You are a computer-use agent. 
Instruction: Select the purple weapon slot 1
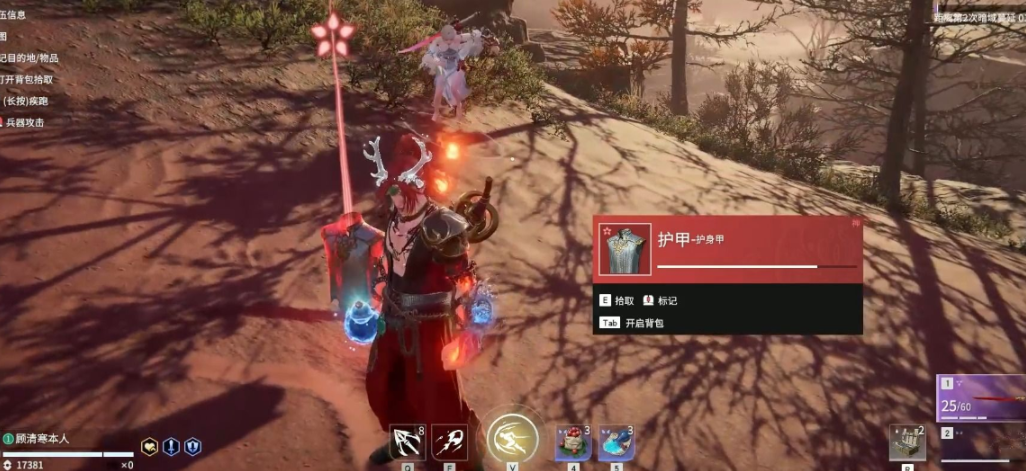pyautogui.click(x=982, y=400)
